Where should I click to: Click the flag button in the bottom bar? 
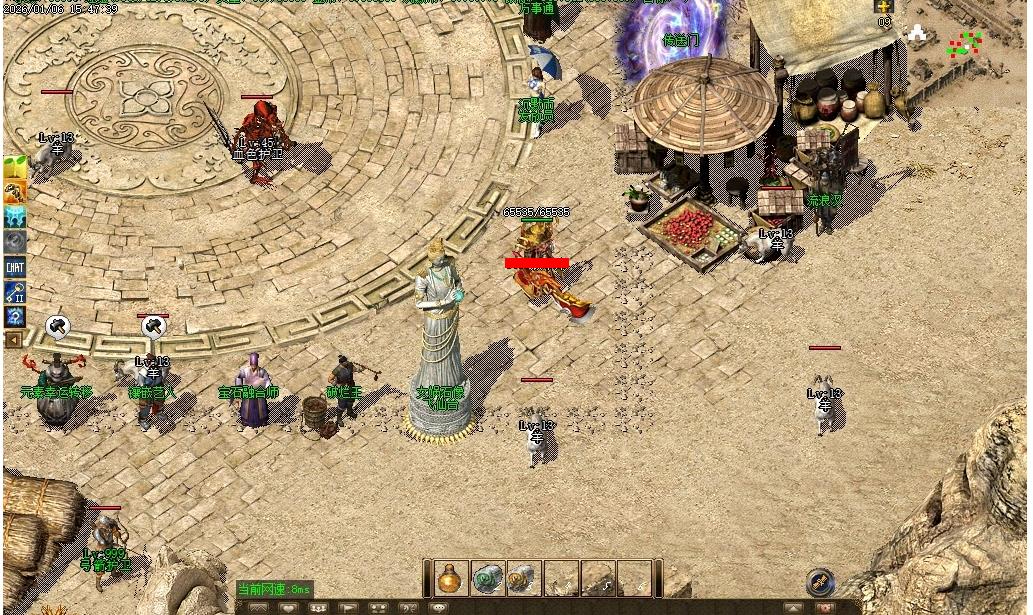(348, 607)
